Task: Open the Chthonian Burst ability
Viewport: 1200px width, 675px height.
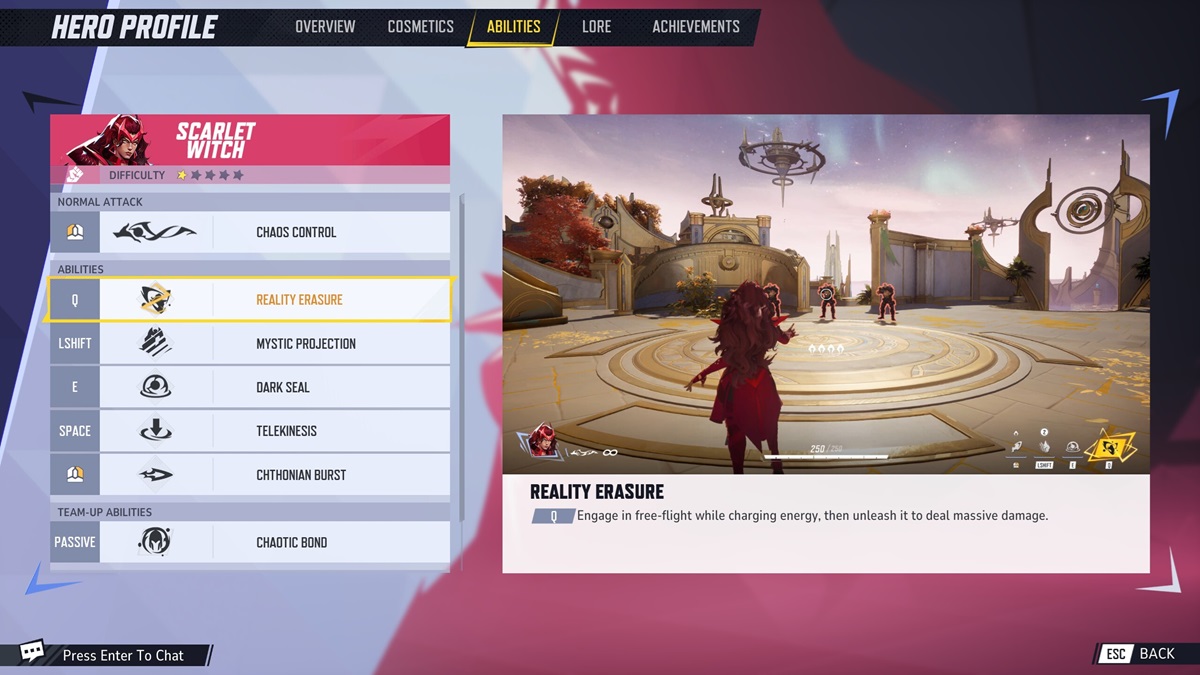Action: pos(250,475)
